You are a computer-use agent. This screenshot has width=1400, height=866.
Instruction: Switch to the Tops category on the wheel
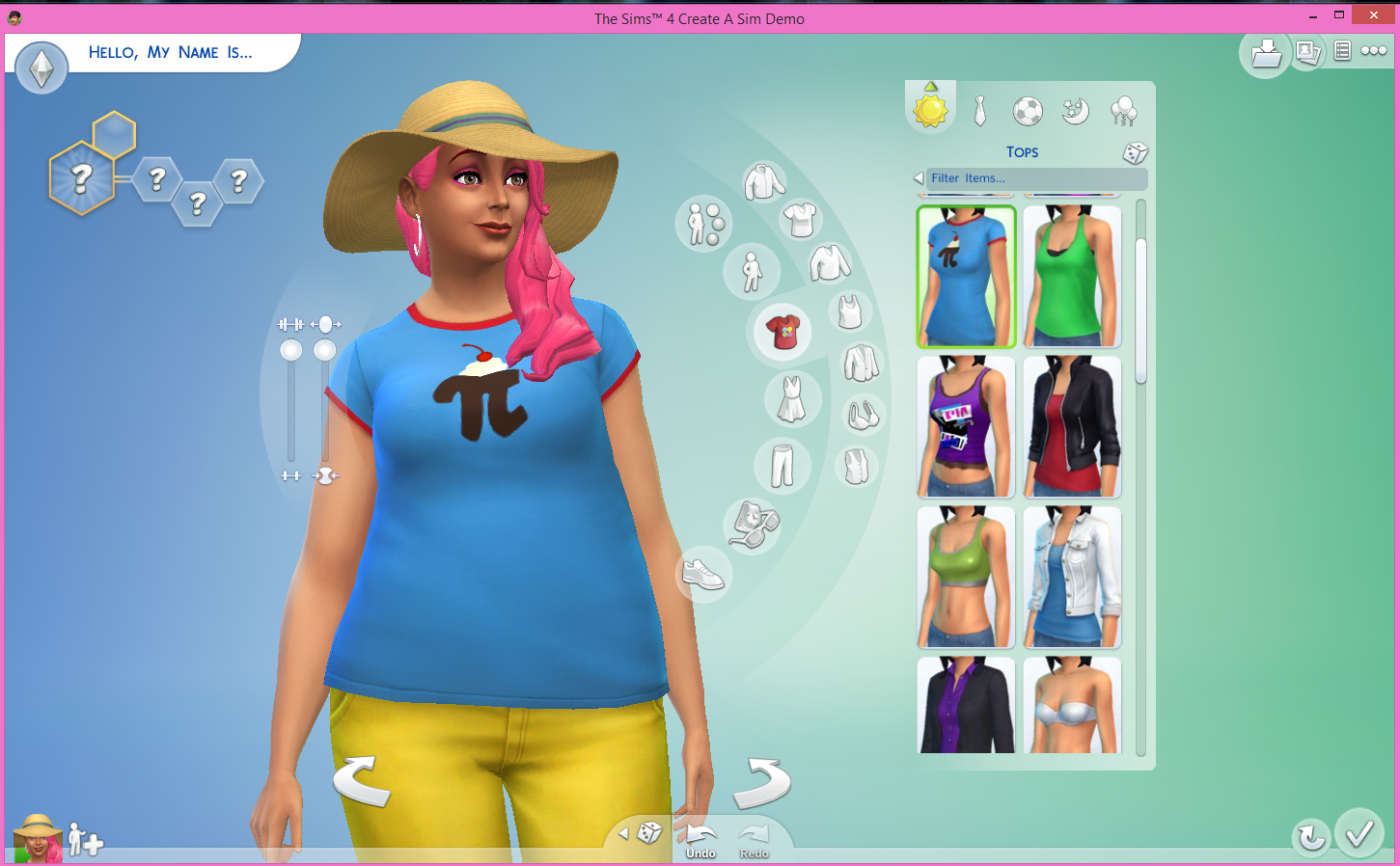coord(782,331)
